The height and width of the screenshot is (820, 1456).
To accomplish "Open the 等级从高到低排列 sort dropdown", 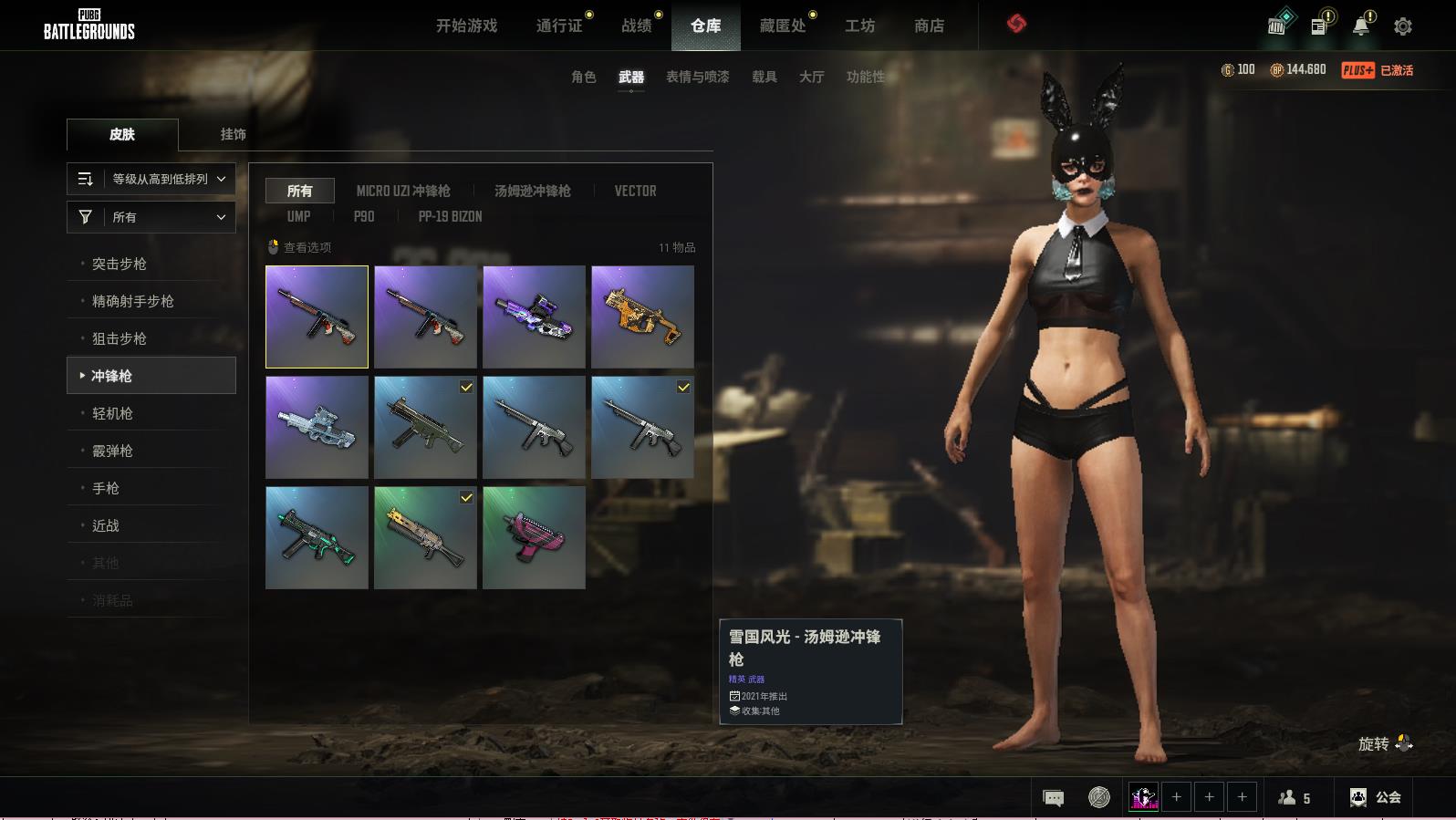I will 151,179.
